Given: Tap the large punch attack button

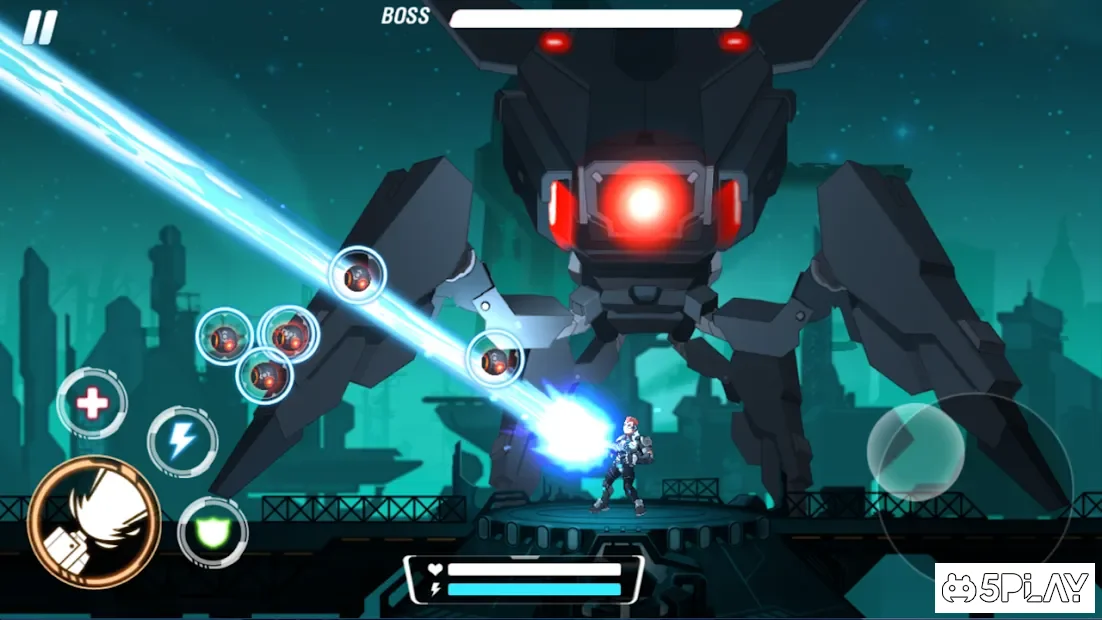Looking at the screenshot, I should click(x=94, y=522).
